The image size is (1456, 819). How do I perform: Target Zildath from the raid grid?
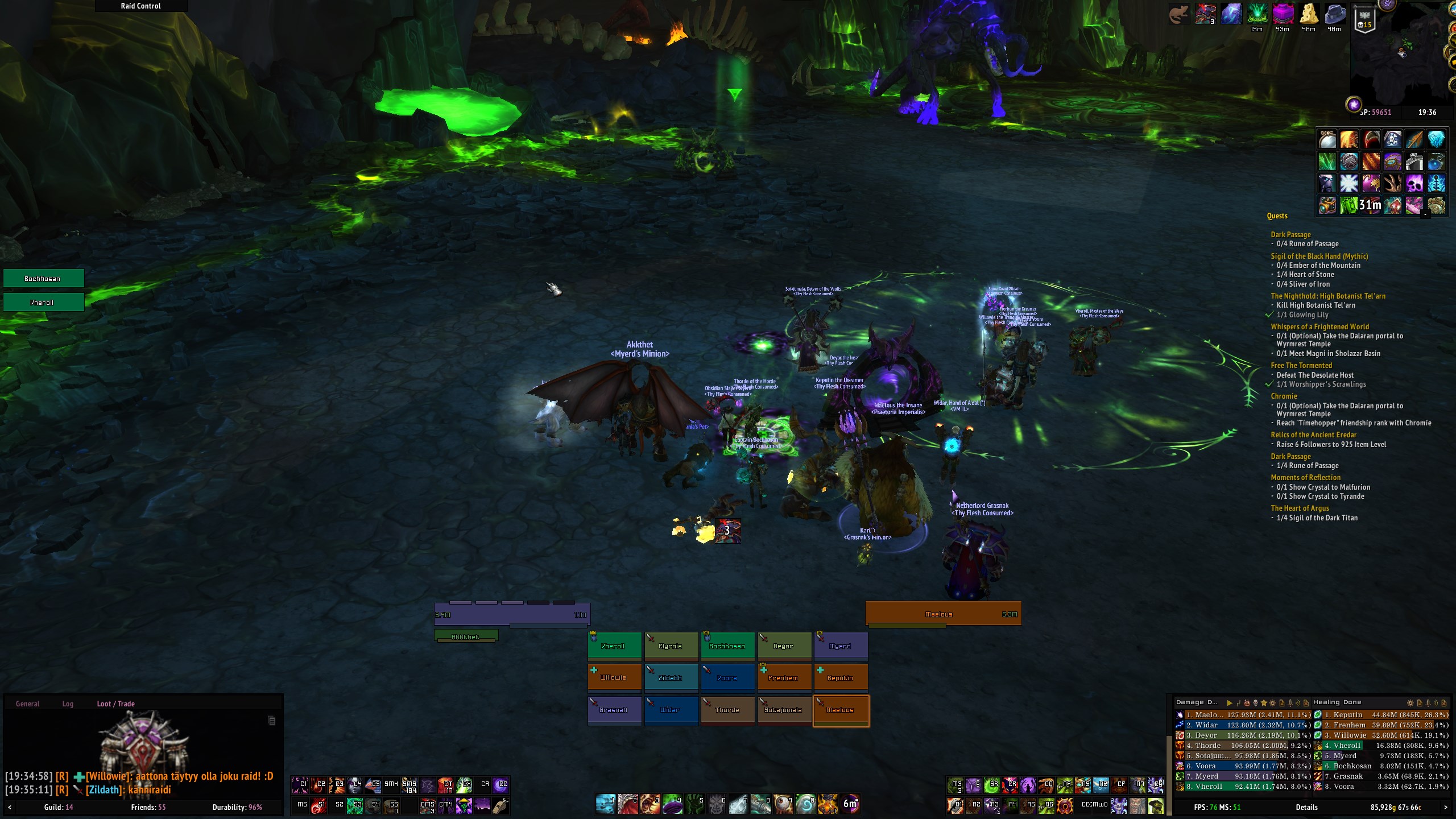coord(671,678)
